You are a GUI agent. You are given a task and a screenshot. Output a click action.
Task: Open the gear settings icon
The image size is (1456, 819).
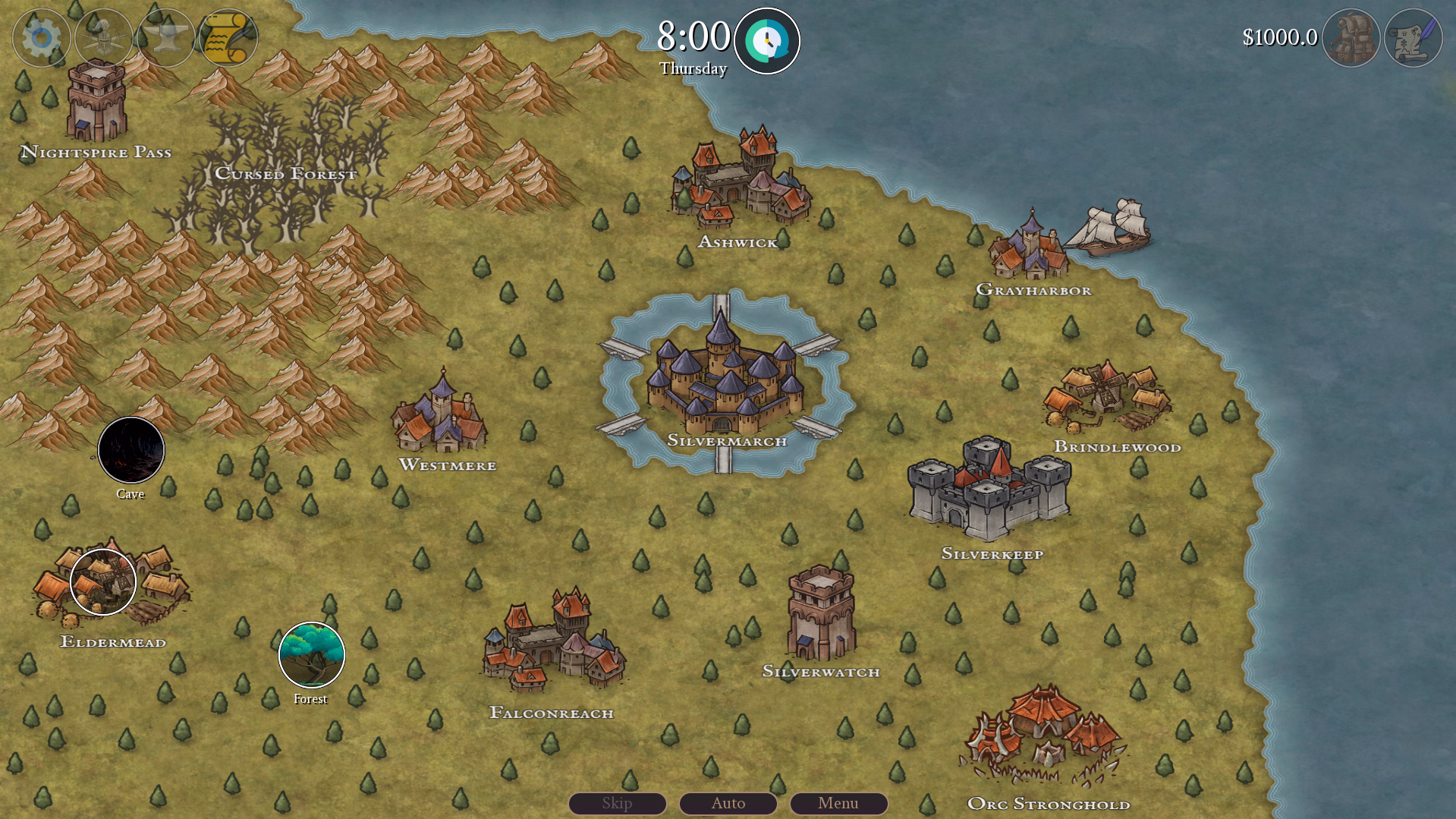tap(41, 37)
